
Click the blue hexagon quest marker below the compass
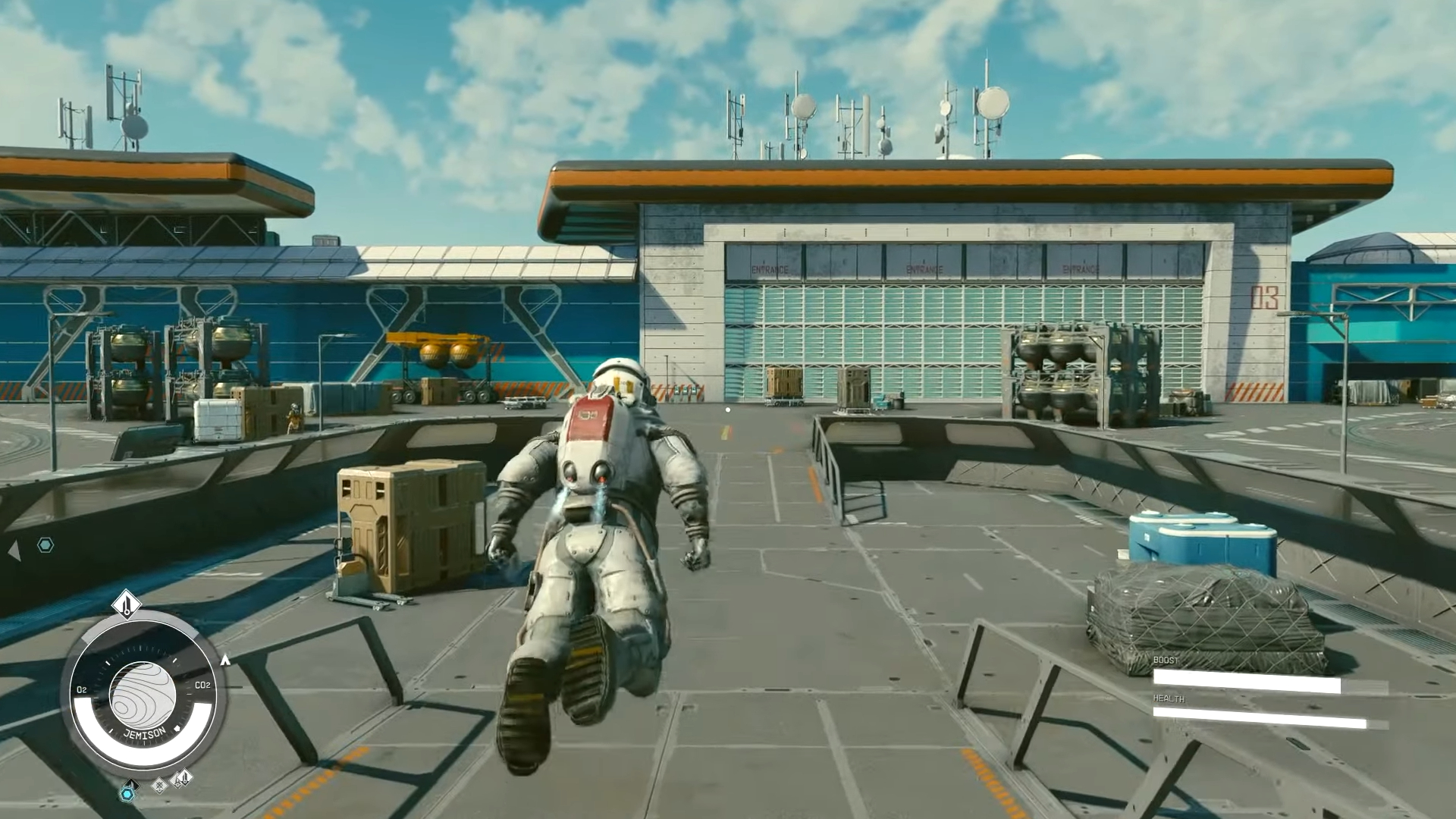coord(127,793)
